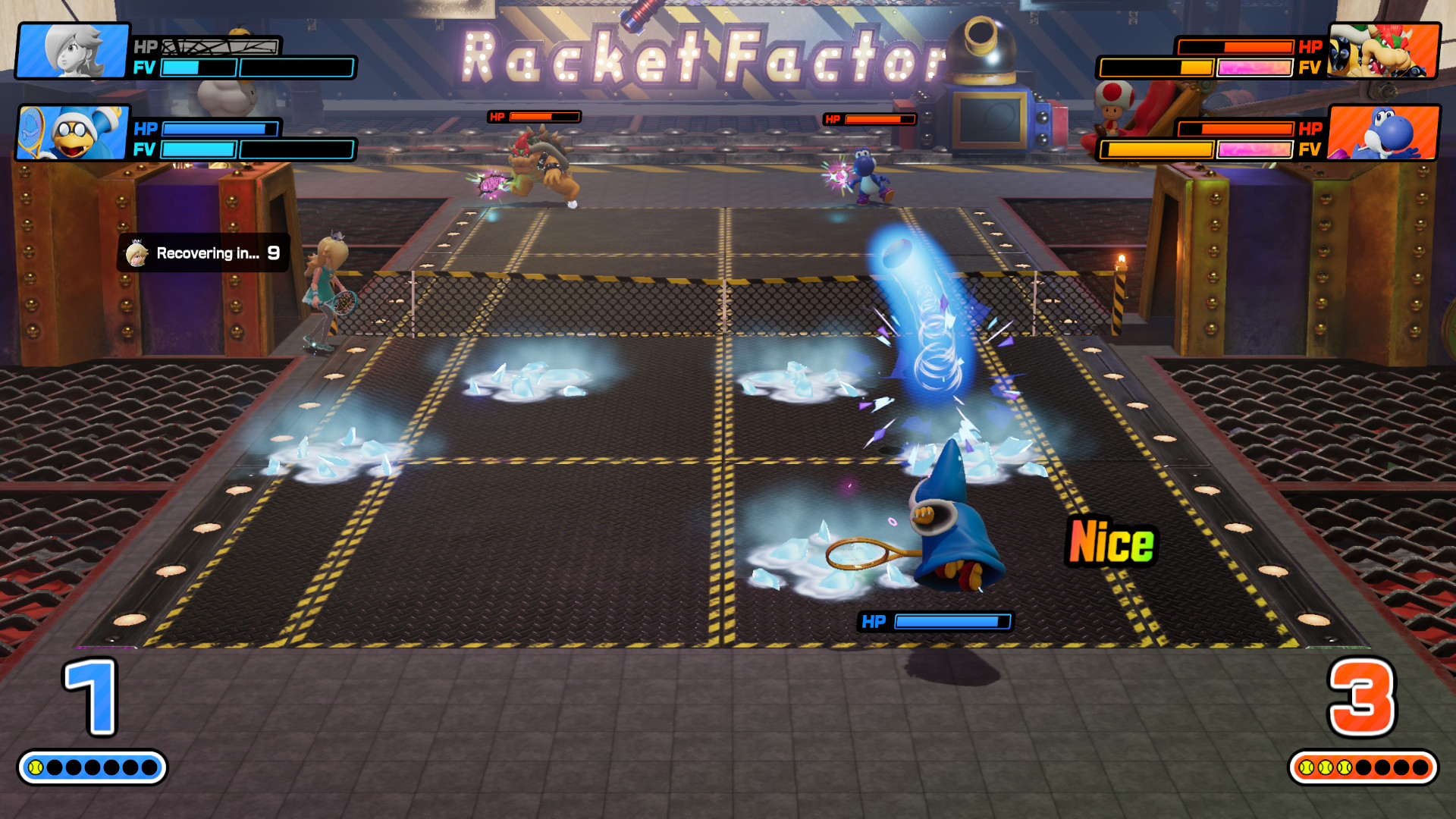1456x819 pixels.
Task: Click Kamek's player portrait with racket
Action: coord(74,133)
